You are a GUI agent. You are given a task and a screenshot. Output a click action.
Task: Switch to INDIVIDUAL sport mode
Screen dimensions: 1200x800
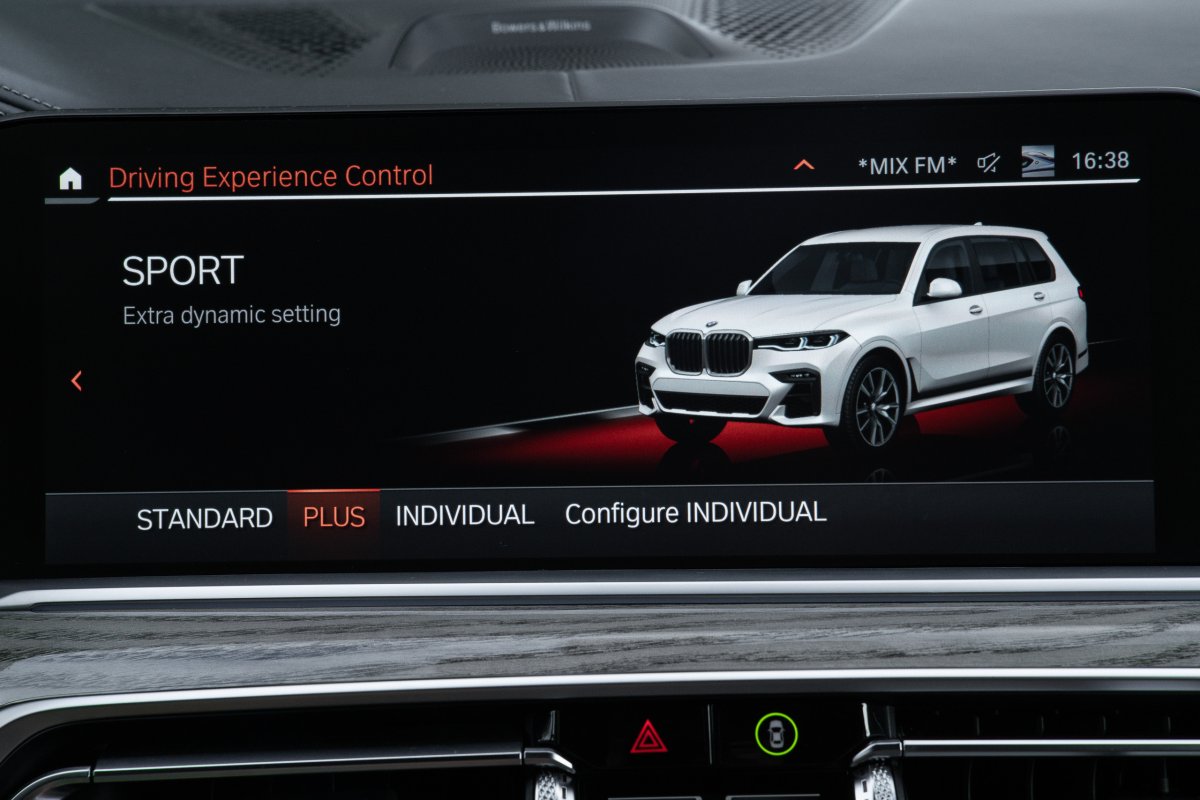click(465, 516)
